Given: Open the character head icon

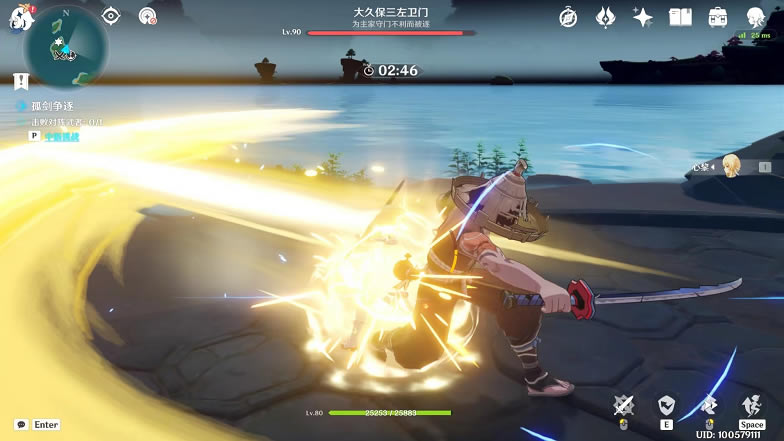Looking at the screenshot, I should pyautogui.click(x=755, y=17).
